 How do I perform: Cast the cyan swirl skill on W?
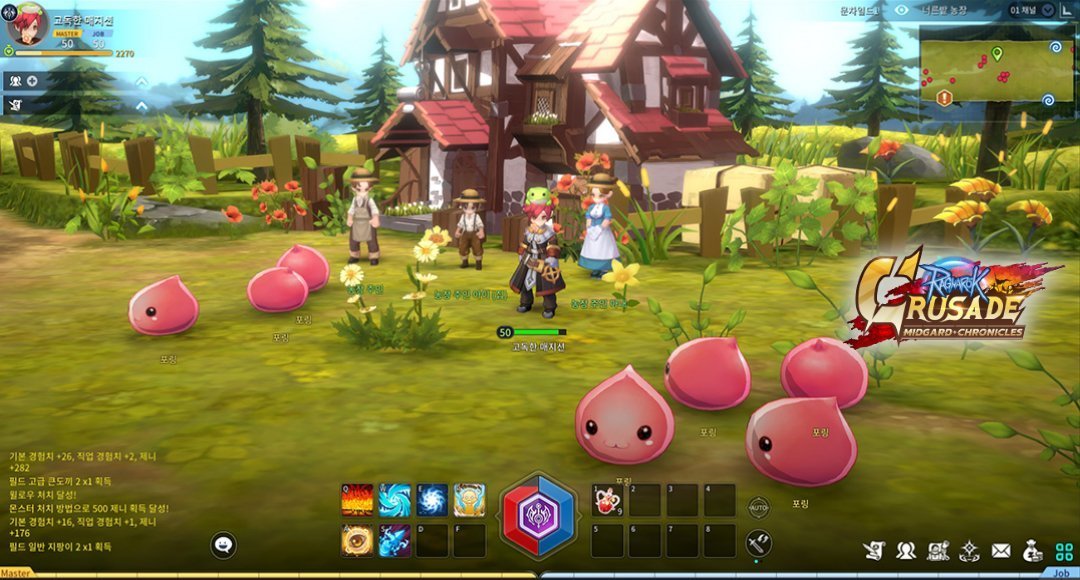click(394, 500)
